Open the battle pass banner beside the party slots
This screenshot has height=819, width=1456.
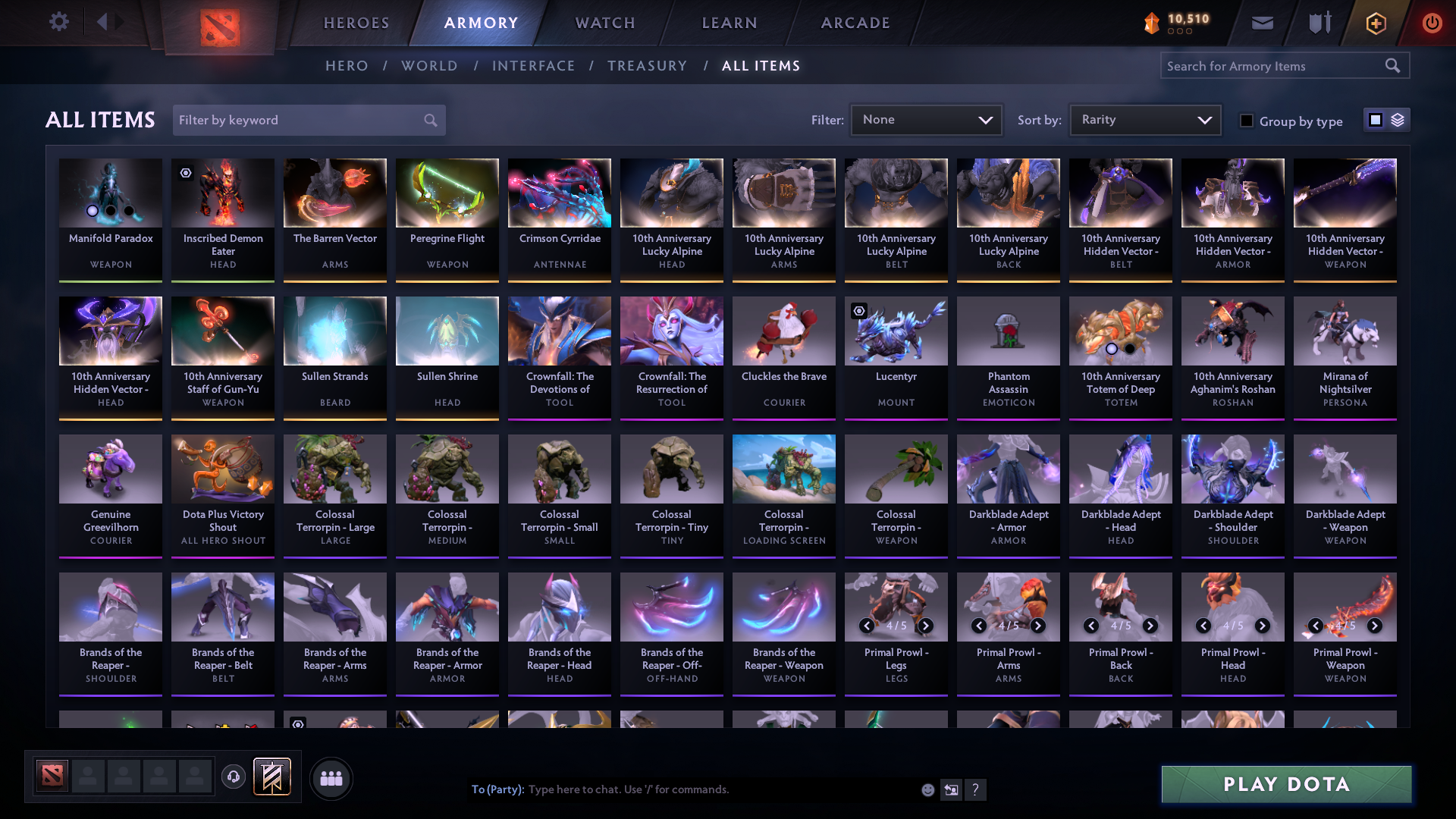click(271, 777)
